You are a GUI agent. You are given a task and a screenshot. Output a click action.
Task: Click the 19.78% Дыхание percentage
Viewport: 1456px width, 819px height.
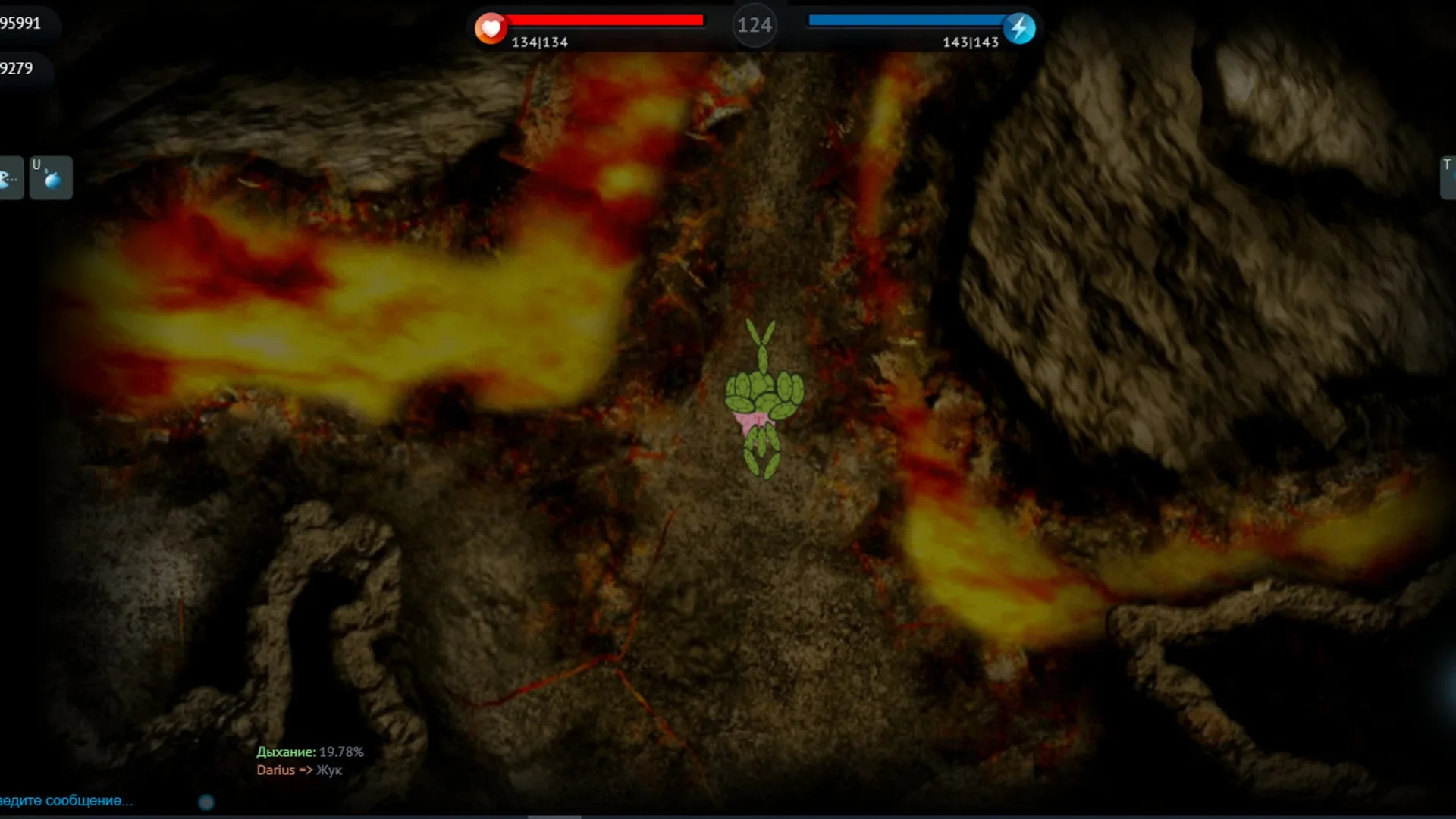pos(341,754)
